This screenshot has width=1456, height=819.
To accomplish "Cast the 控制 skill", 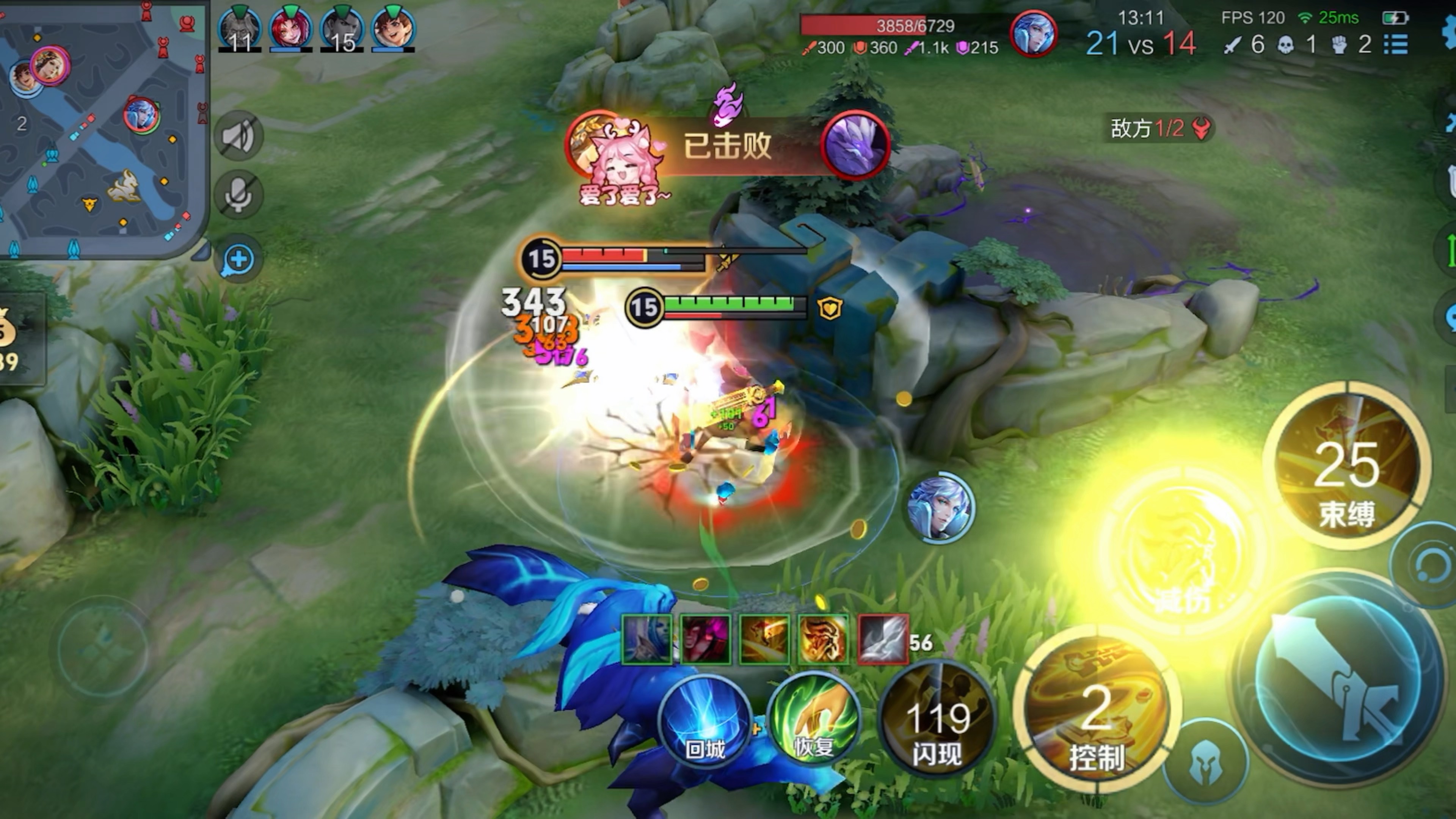I will (1097, 712).
